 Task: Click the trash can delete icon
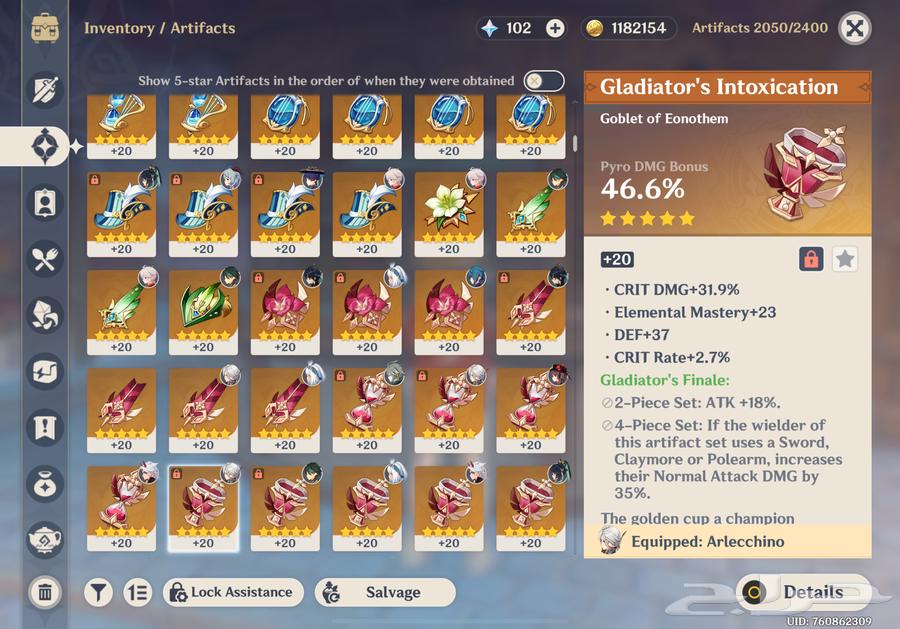[45, 592]
